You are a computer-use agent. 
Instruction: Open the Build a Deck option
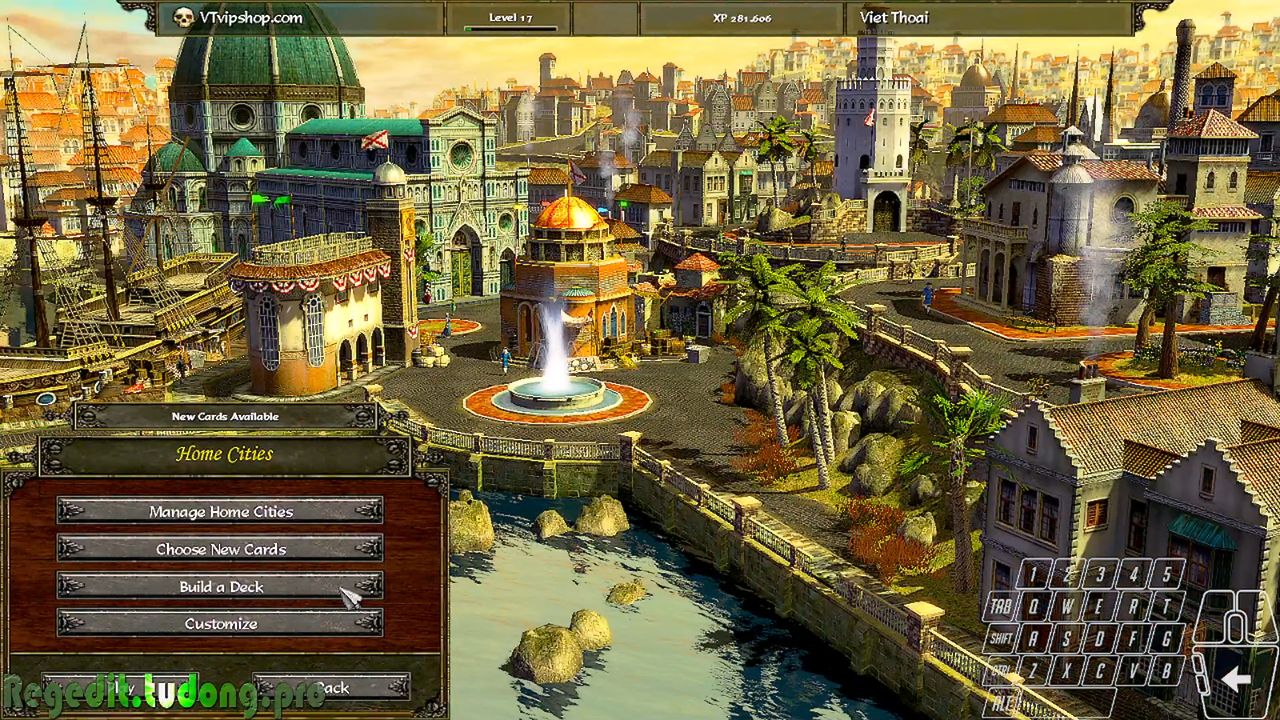(220, 586)
